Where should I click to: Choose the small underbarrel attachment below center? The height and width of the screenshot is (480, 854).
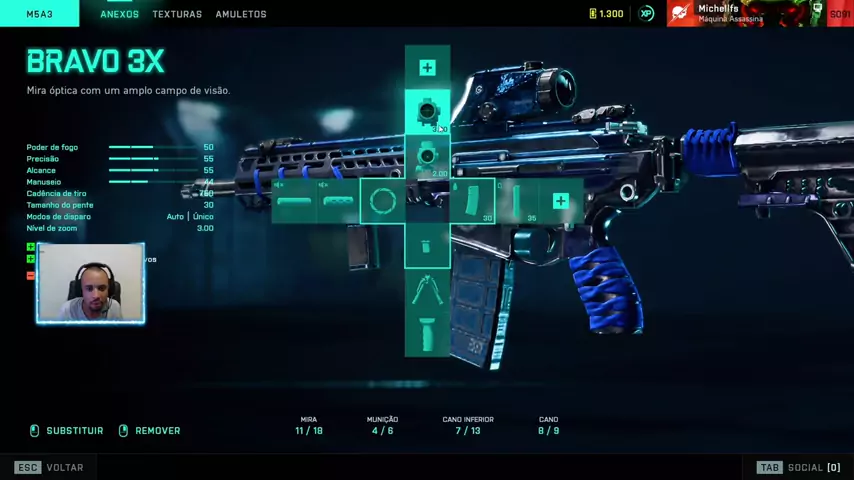pos(427,246)
